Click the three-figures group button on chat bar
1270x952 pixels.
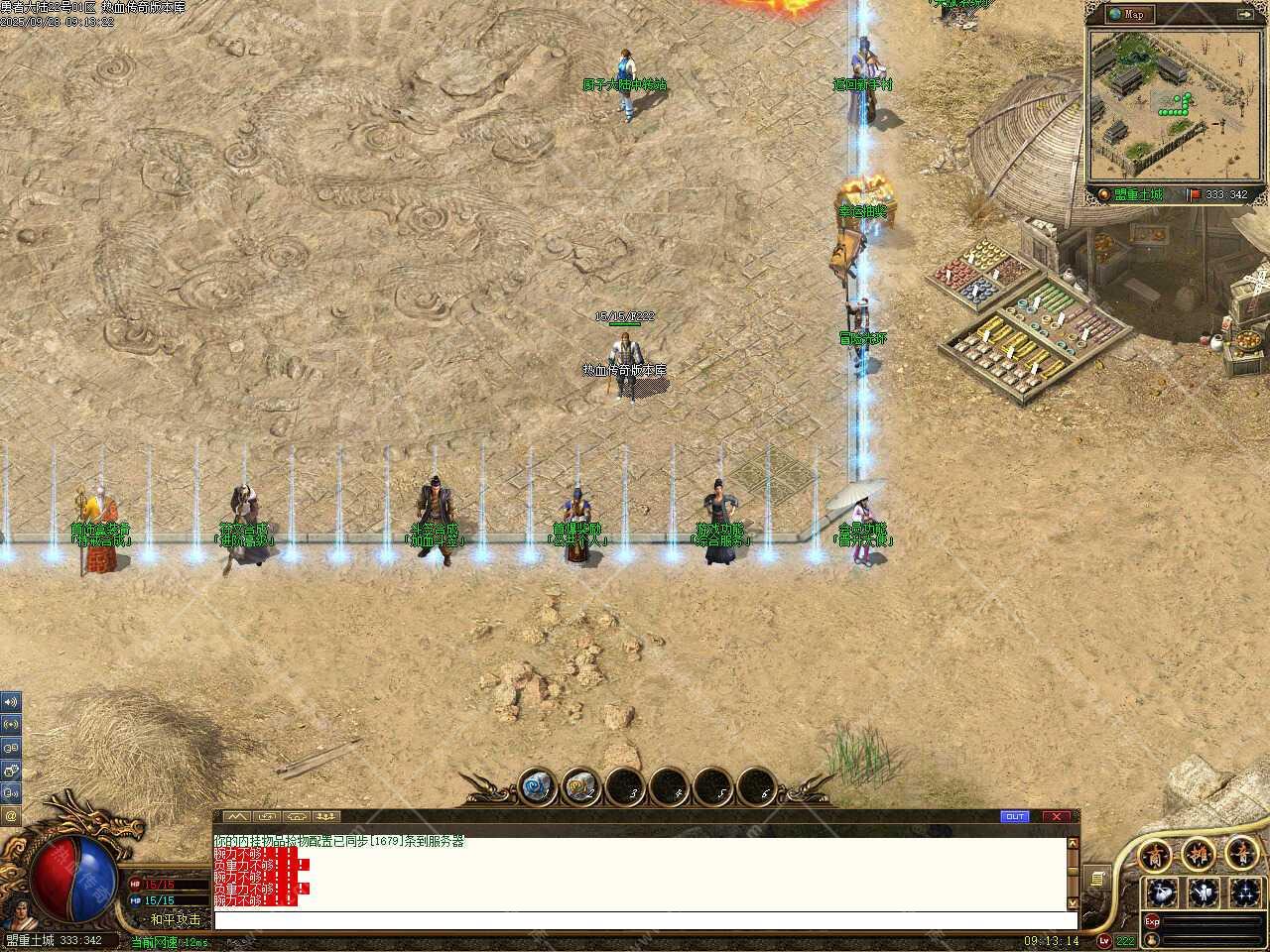point(325,817)
